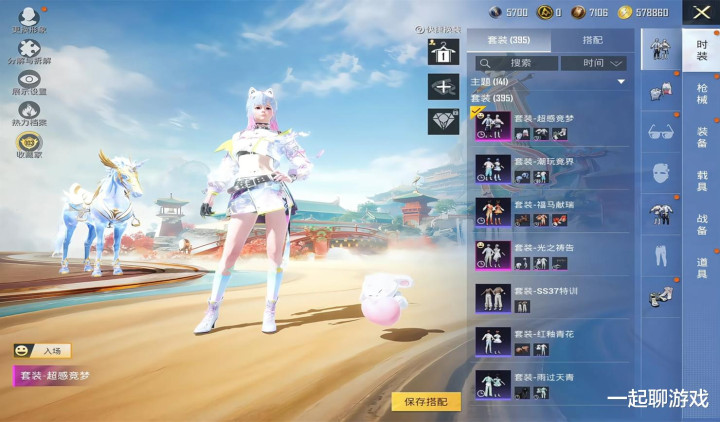Open the 分解与拆解 puzzle icon

click(x=30, y=48)
